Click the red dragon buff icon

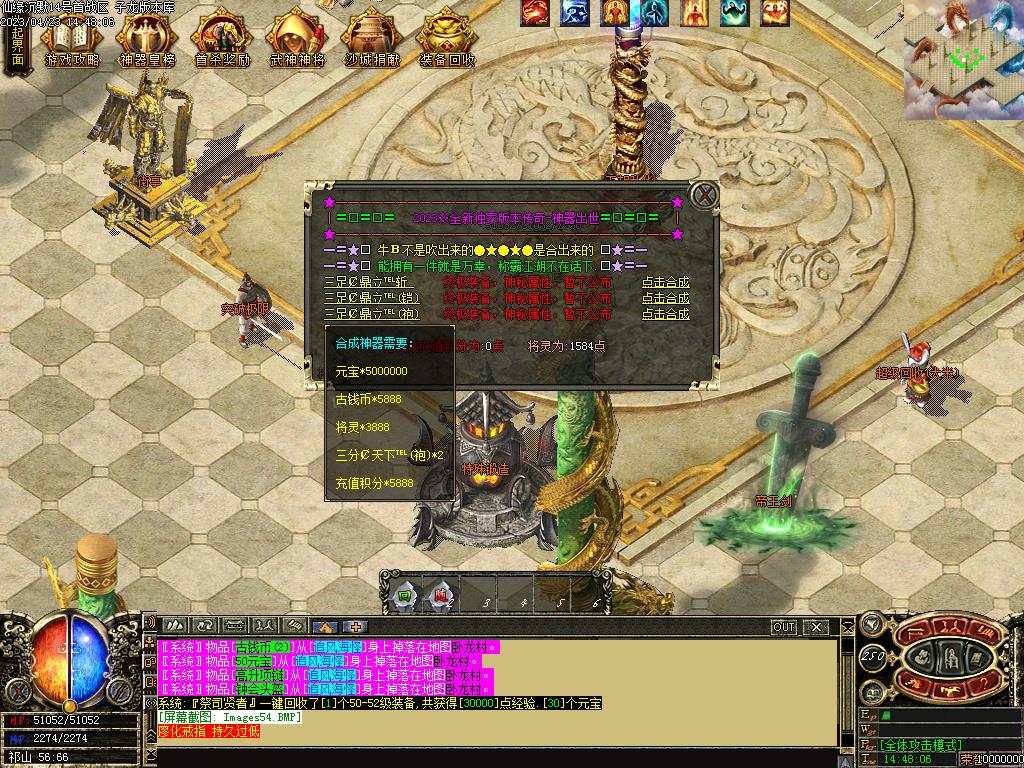pos(535,13)
